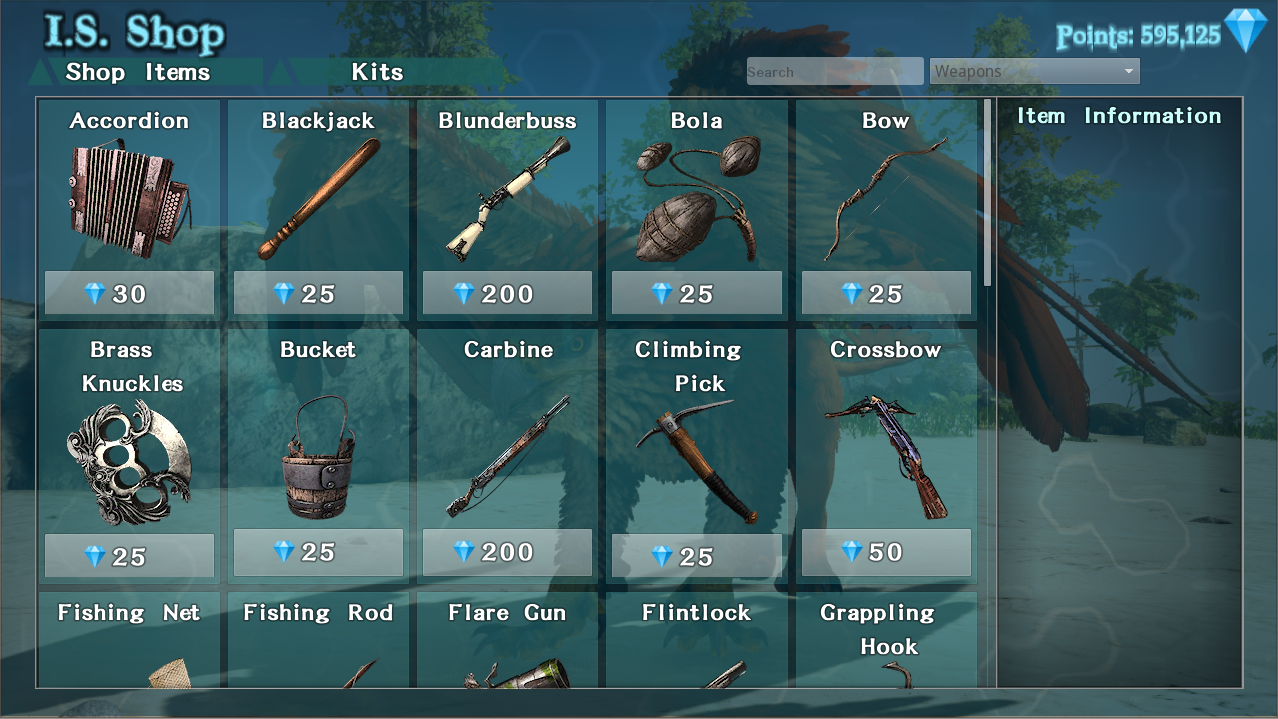Screen dimensions: 1278x719
Task: Buy the Accordion for 30 points
Action: [x=129, y=294]
